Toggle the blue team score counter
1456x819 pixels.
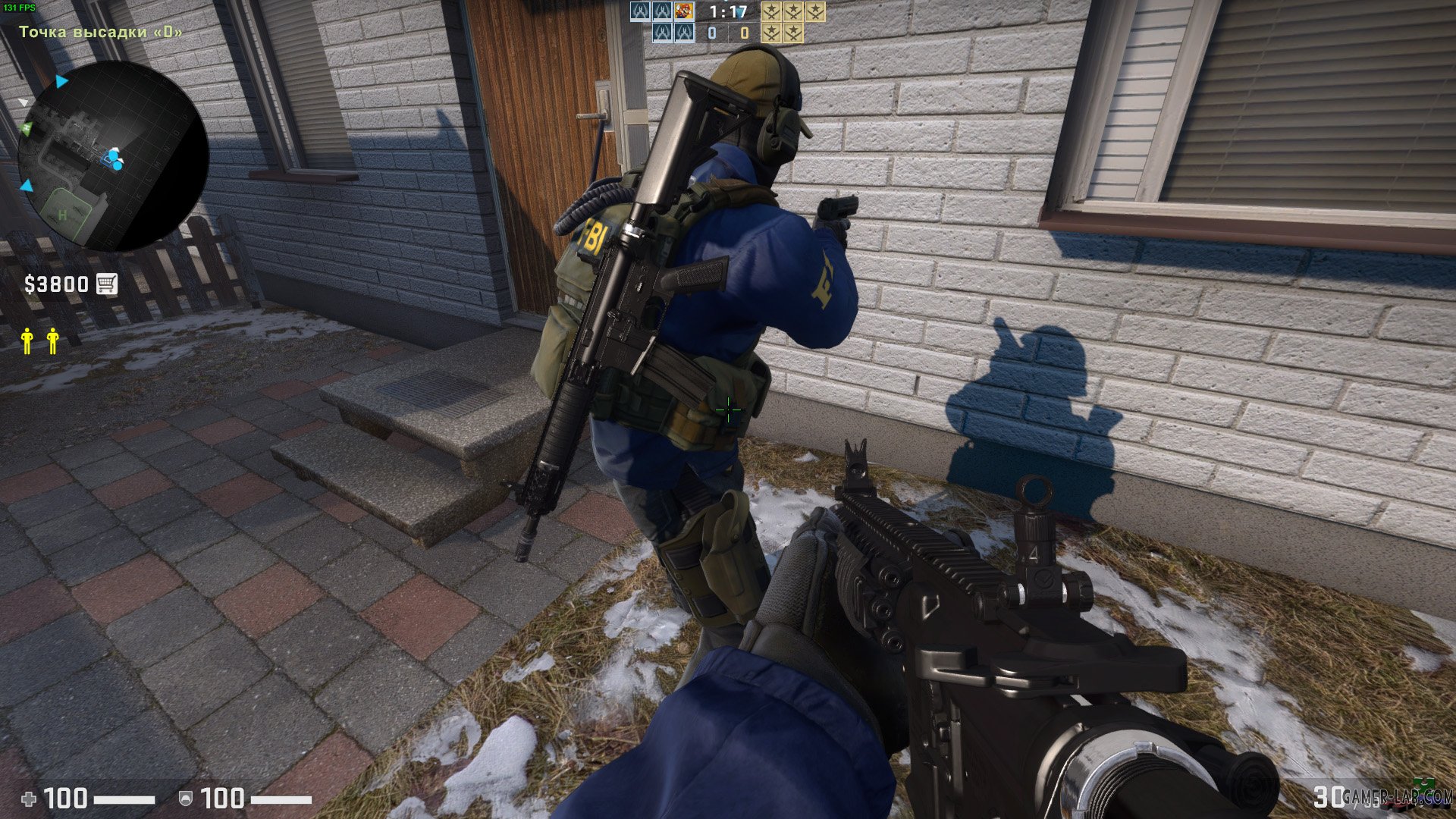point(711,33)
